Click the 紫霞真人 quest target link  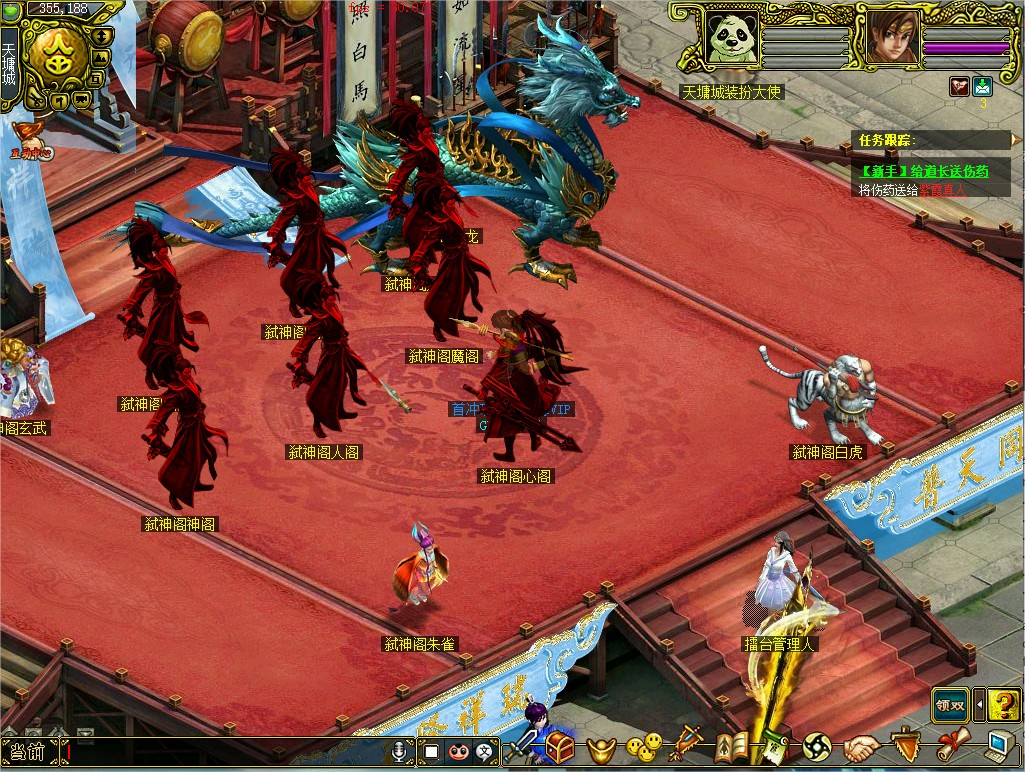point(943,189)
